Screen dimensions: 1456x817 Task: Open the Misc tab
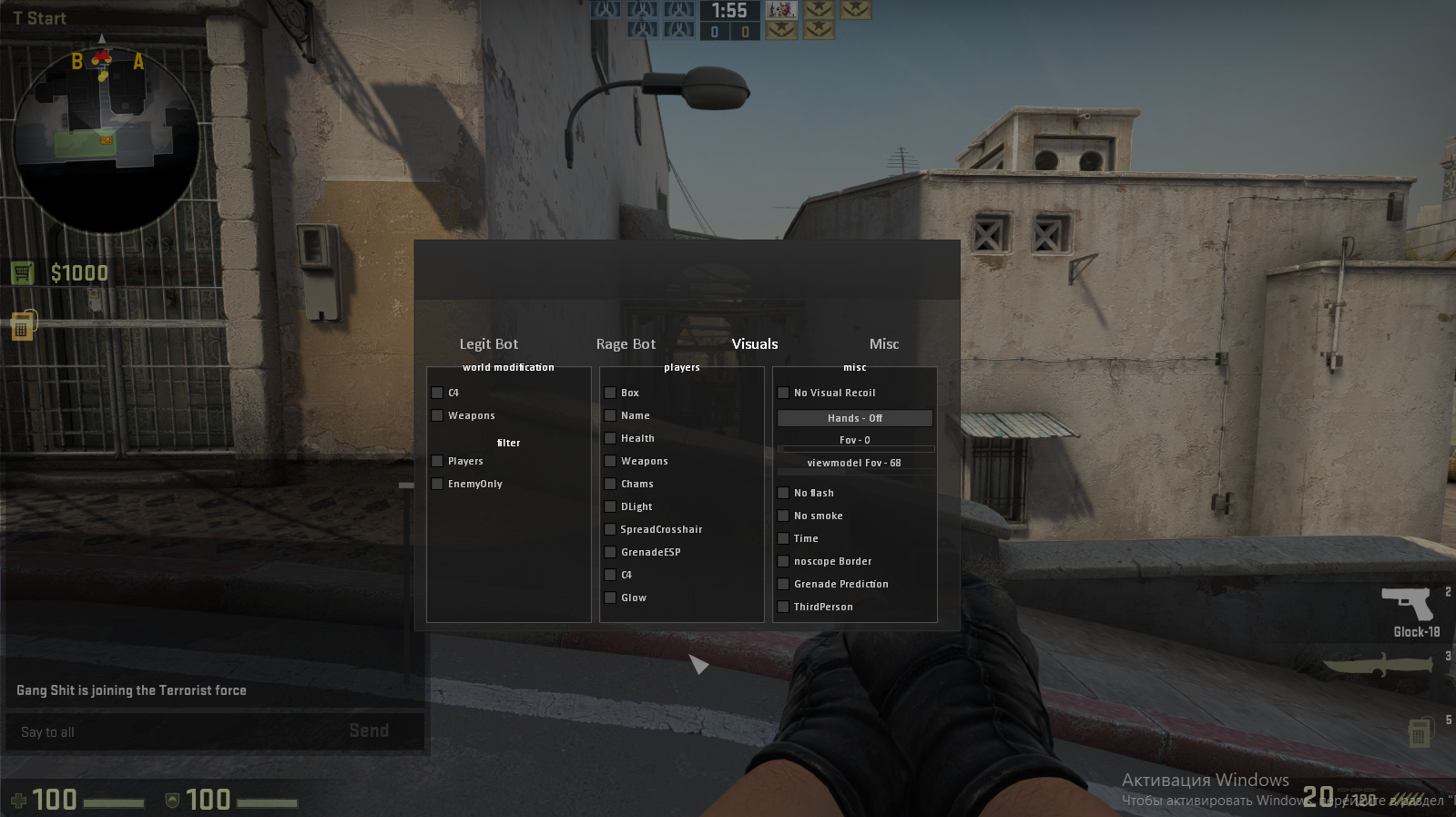click(x=883, y=343)
